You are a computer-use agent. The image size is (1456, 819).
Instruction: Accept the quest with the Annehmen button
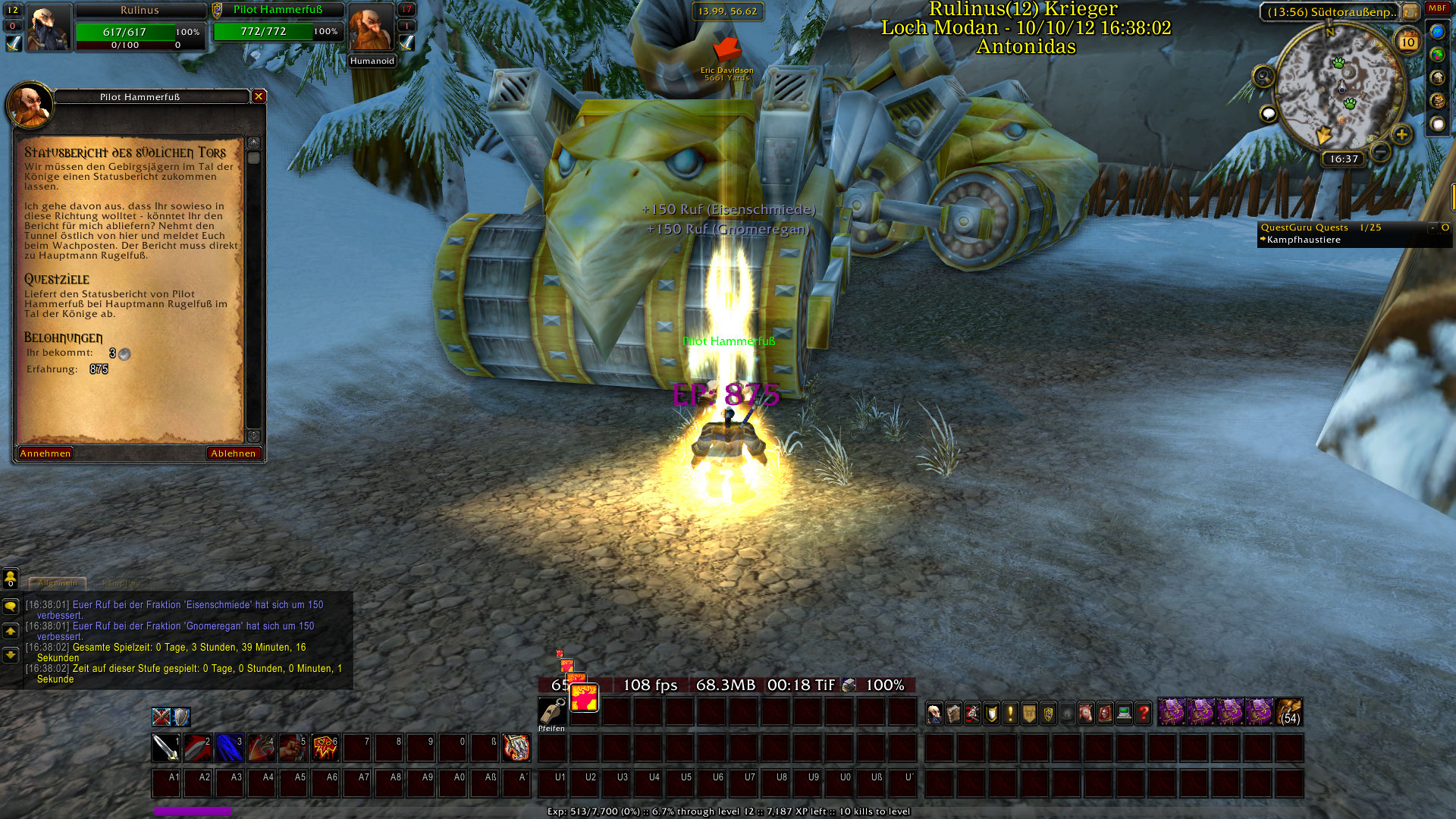tap(45, 453)
